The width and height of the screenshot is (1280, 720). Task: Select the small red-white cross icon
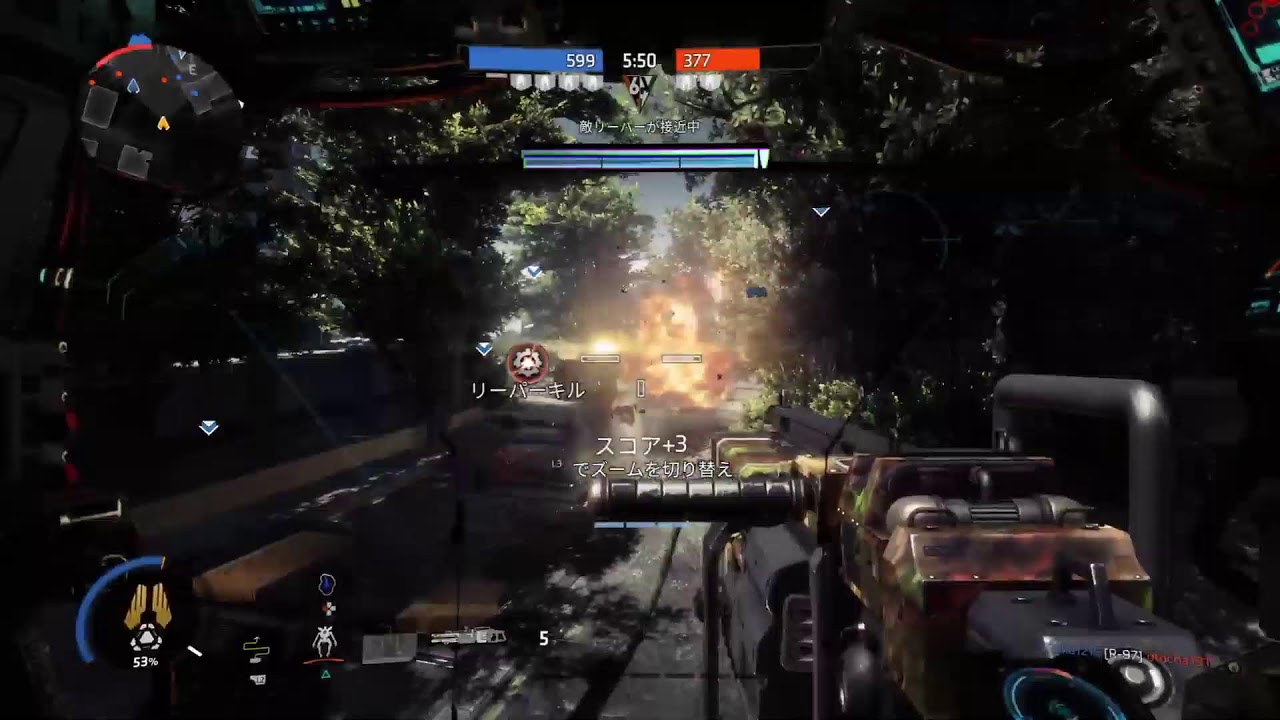(328, 607)
